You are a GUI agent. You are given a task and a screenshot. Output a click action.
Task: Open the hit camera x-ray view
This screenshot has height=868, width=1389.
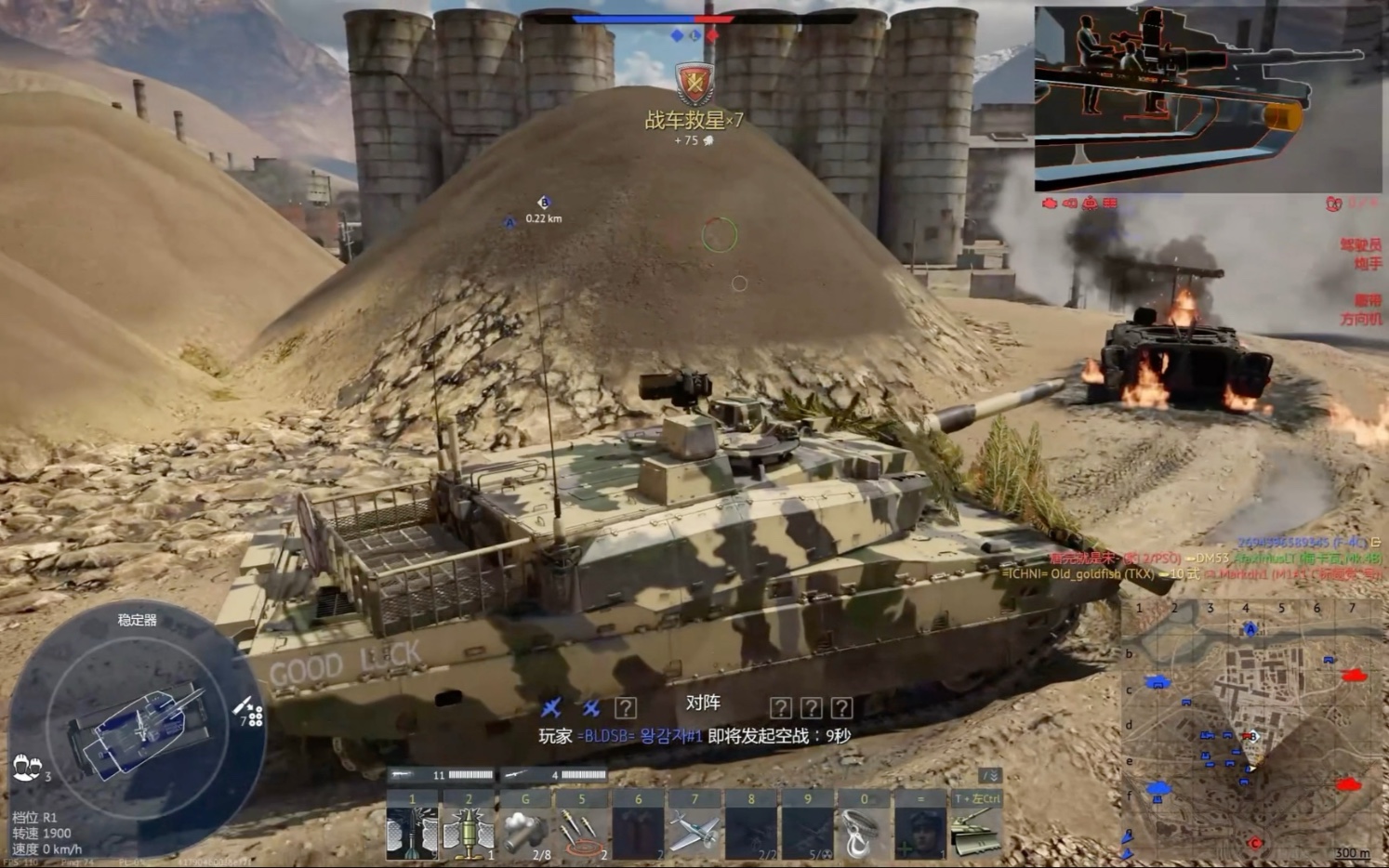[x=1207, y=99]
